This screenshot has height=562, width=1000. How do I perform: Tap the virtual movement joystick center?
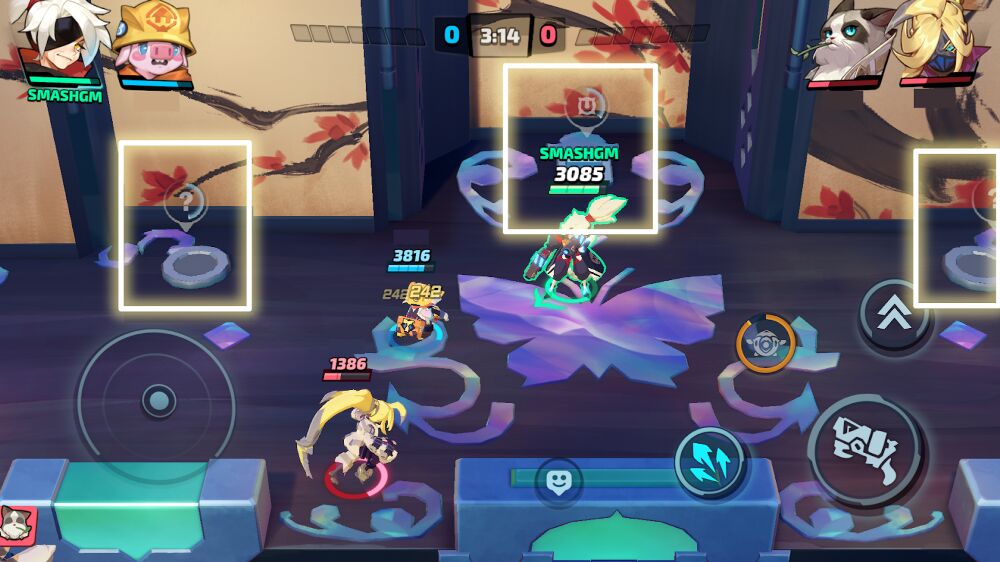(157, 403)
